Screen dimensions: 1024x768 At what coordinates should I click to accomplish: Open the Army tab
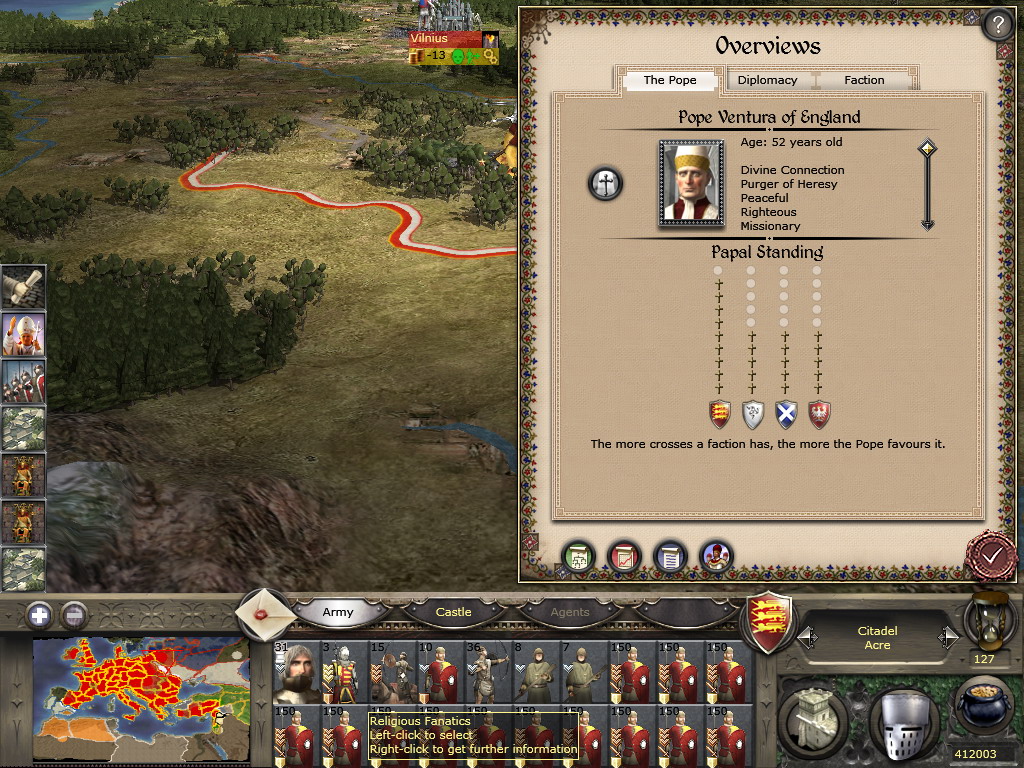338,612
